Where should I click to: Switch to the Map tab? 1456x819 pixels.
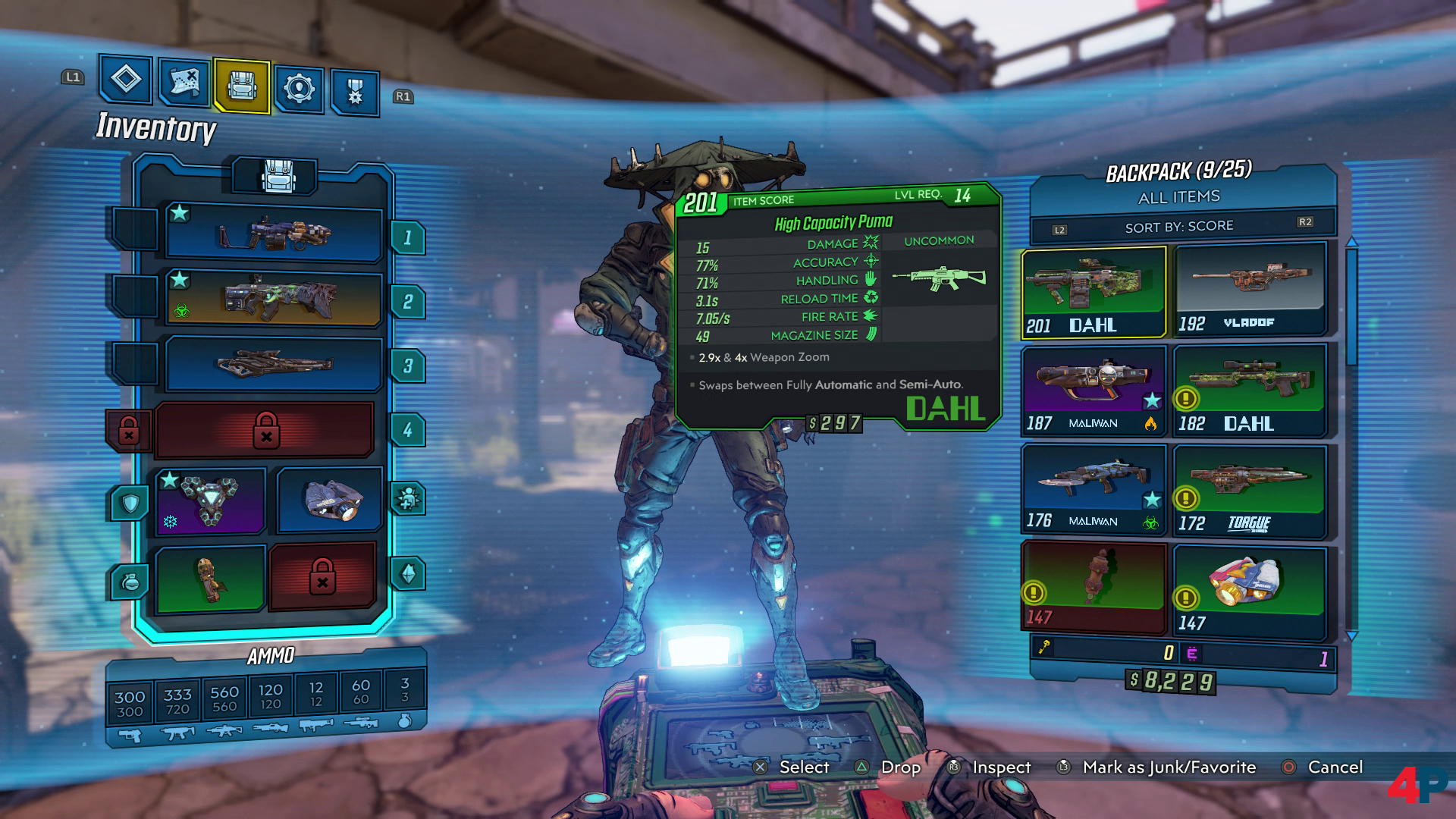point(184,83)
